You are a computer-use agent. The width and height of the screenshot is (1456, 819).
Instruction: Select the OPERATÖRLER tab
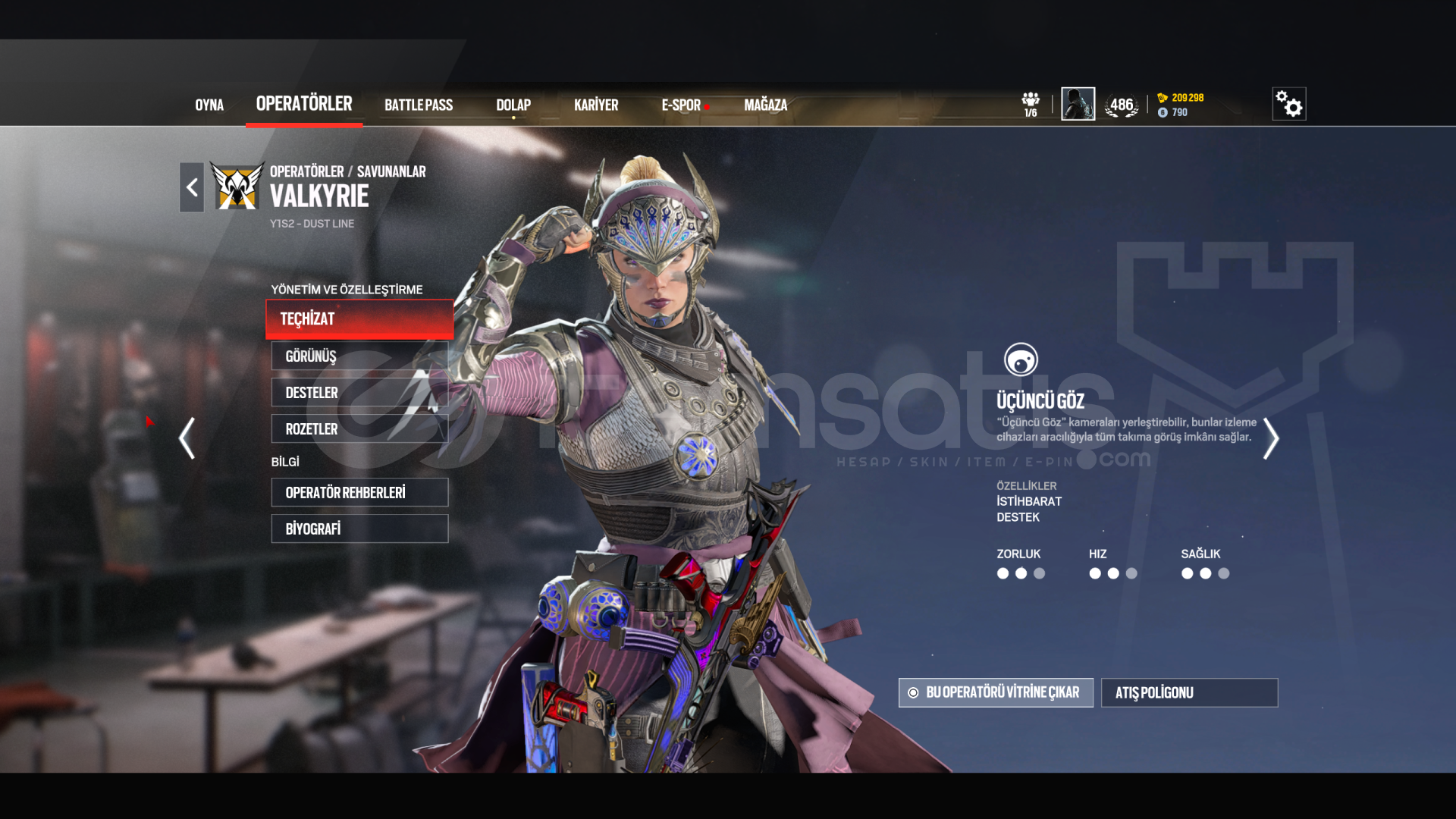pos(304,104)
